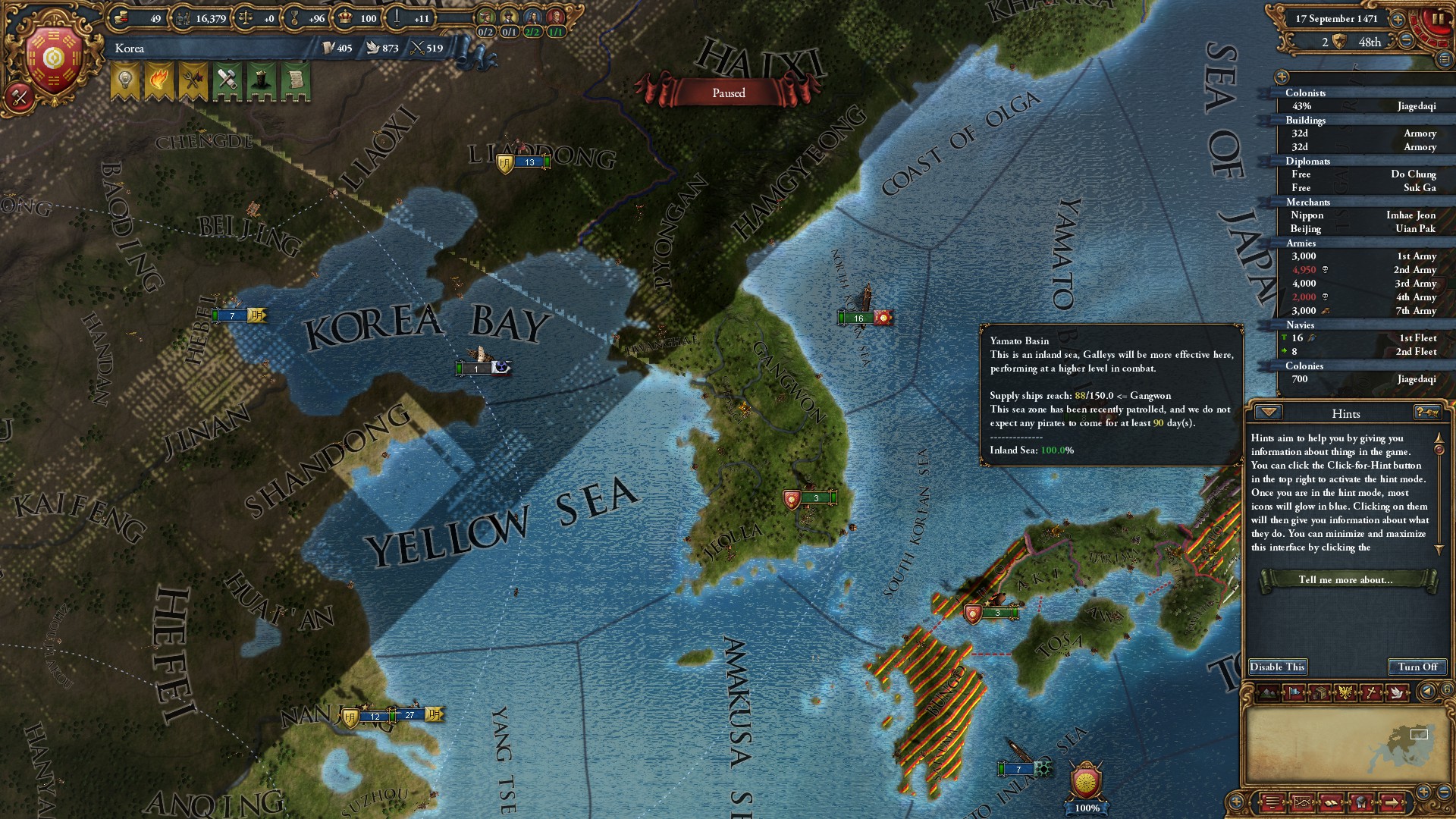Open the saw-and-hammer construction alert banner
The height and width of the screenshot is (819, 1456).
click(227, 80)
